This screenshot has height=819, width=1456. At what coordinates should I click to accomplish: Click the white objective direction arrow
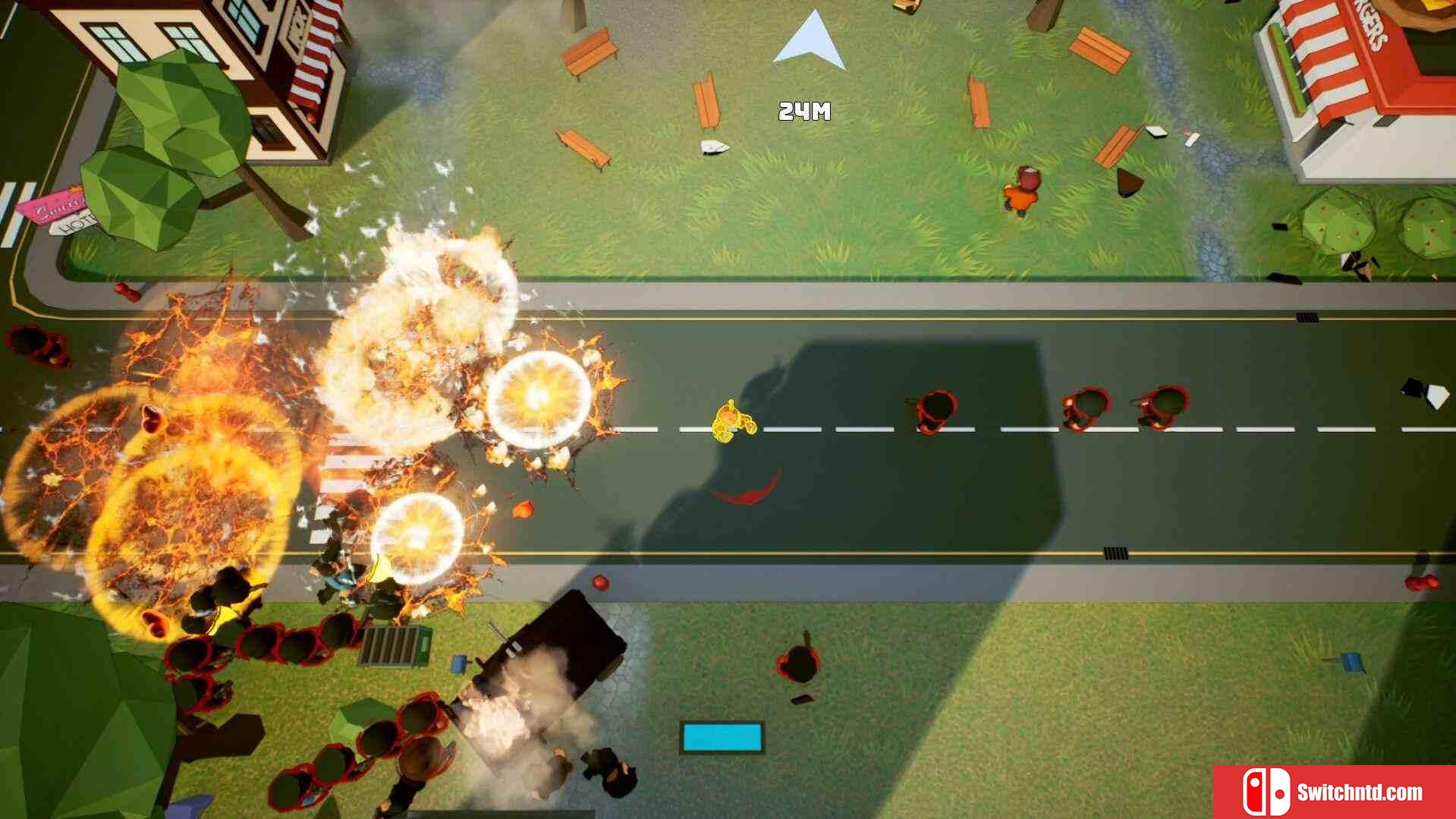[x=811, y=43]
